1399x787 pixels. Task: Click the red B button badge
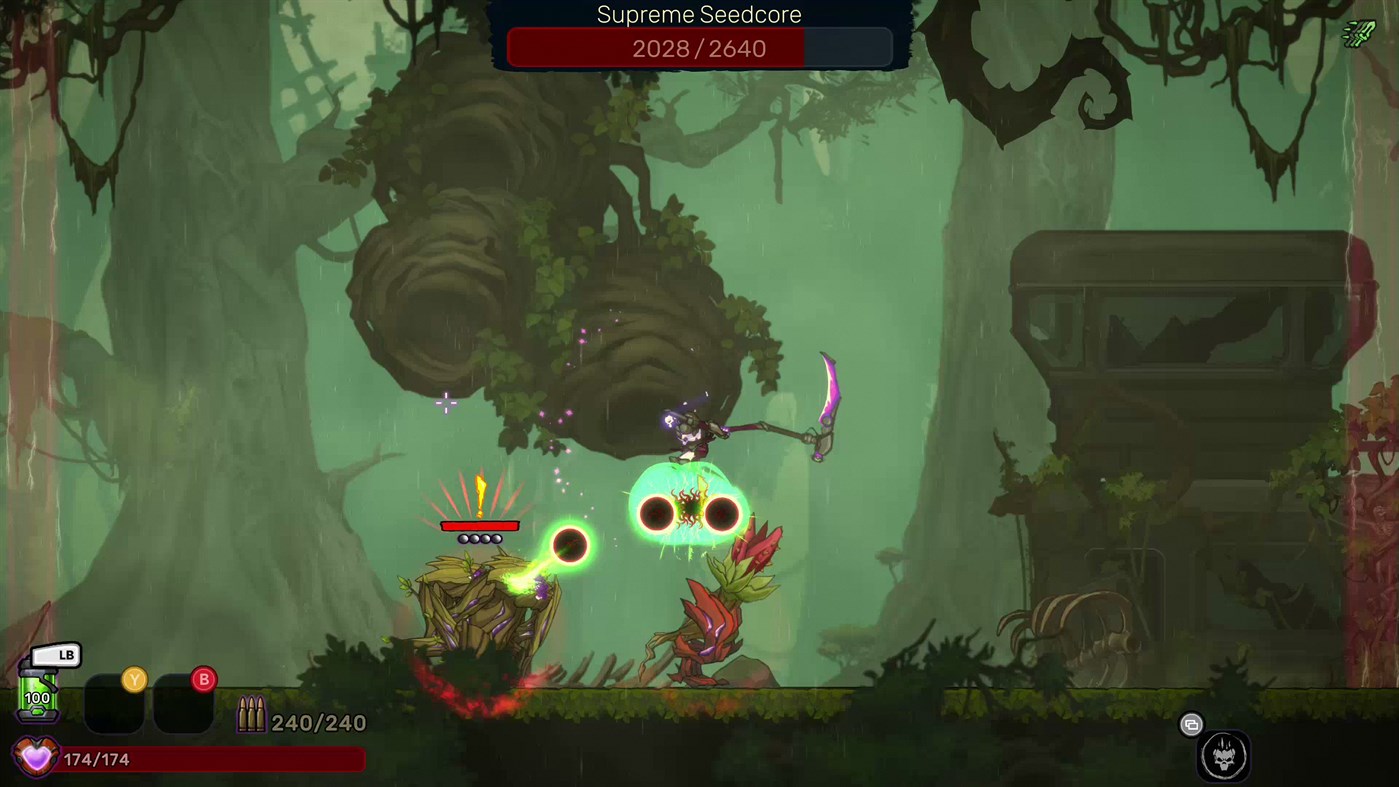tap(203, 679)
